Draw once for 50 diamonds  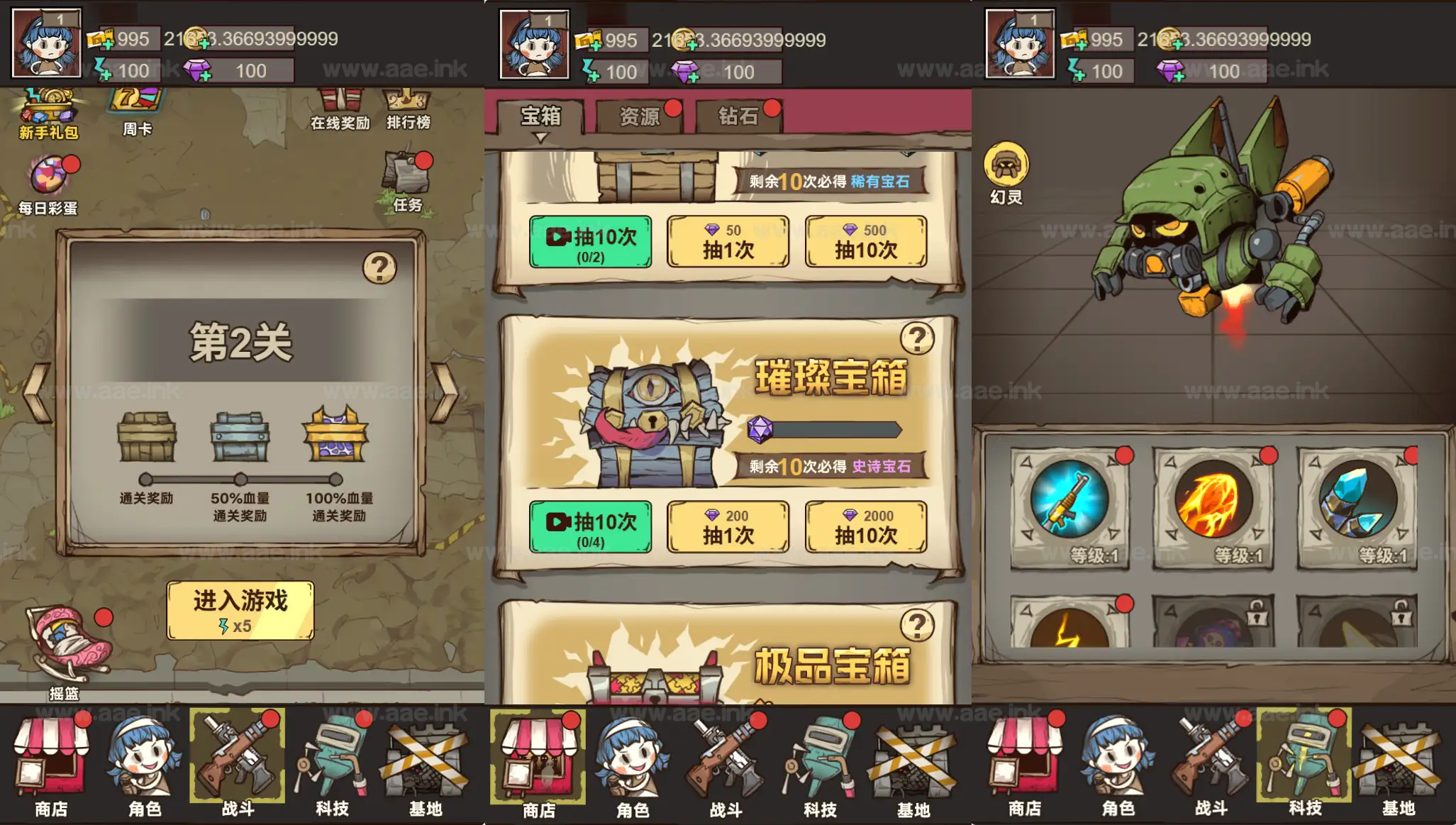point(728,243)
